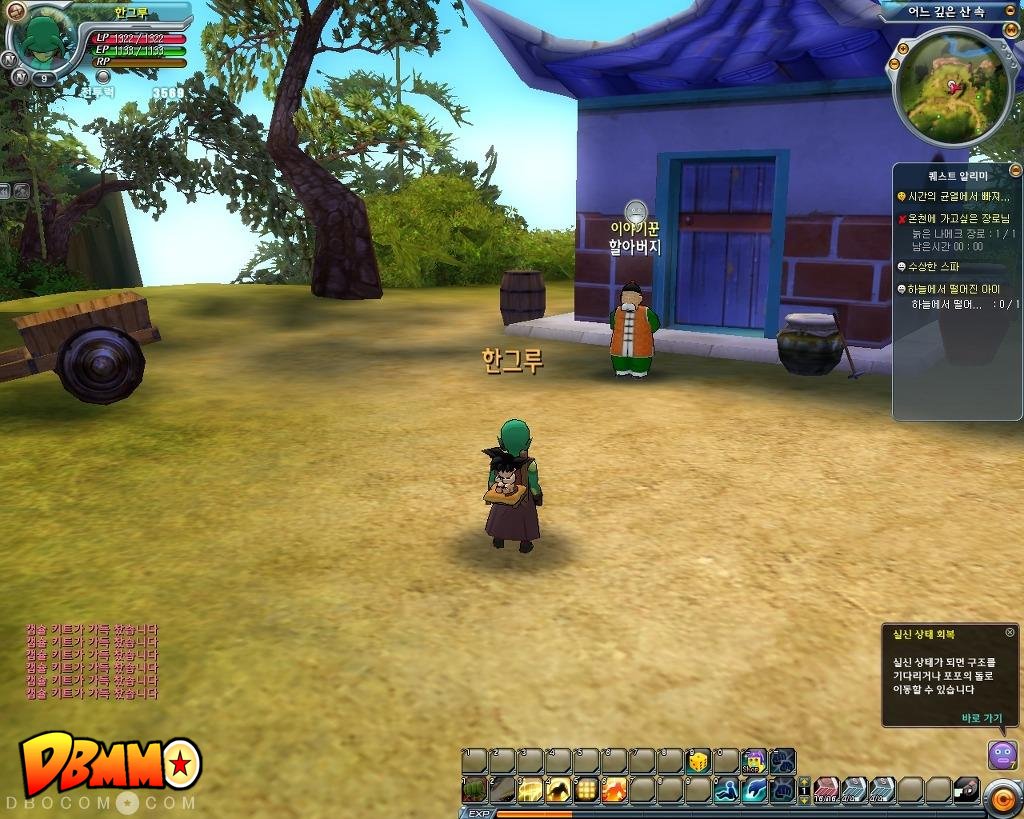Open the purple face help notification icon
Image resolution: width=1024 pixels, height=819 pixels.
1002,754
